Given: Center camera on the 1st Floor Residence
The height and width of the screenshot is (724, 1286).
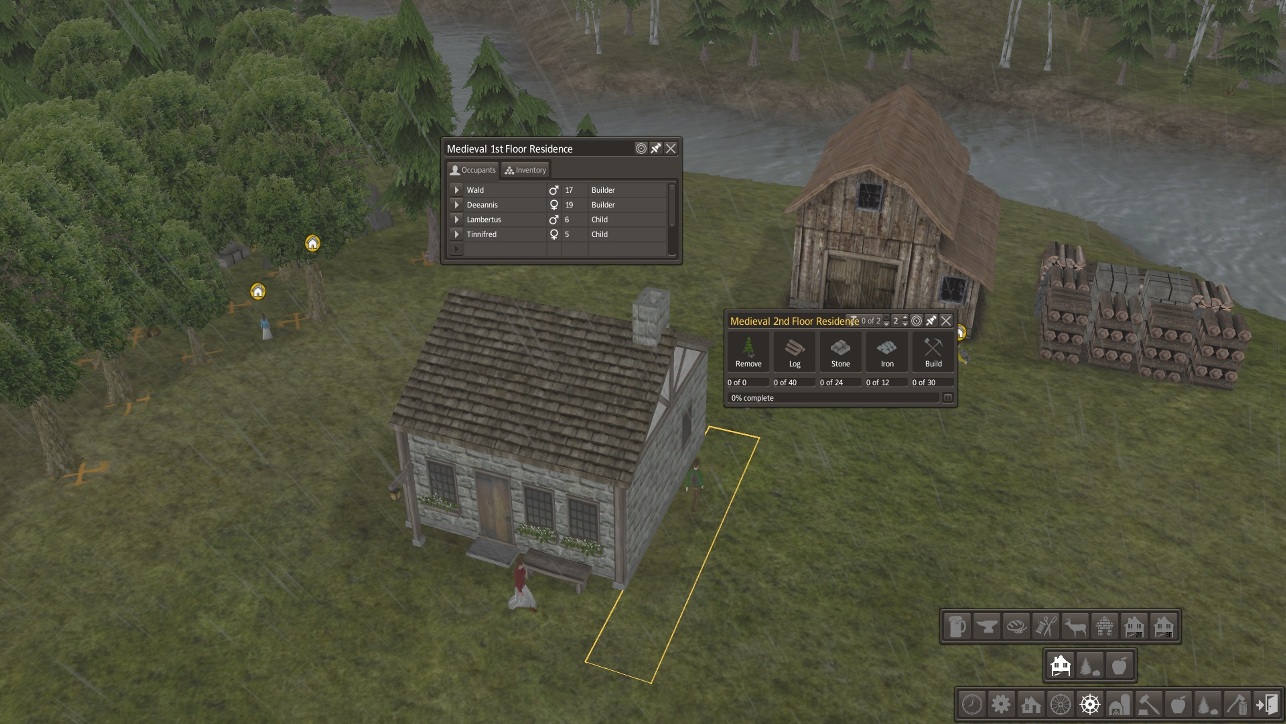Looking at the screenshot, I should click(x=641, y=148).
